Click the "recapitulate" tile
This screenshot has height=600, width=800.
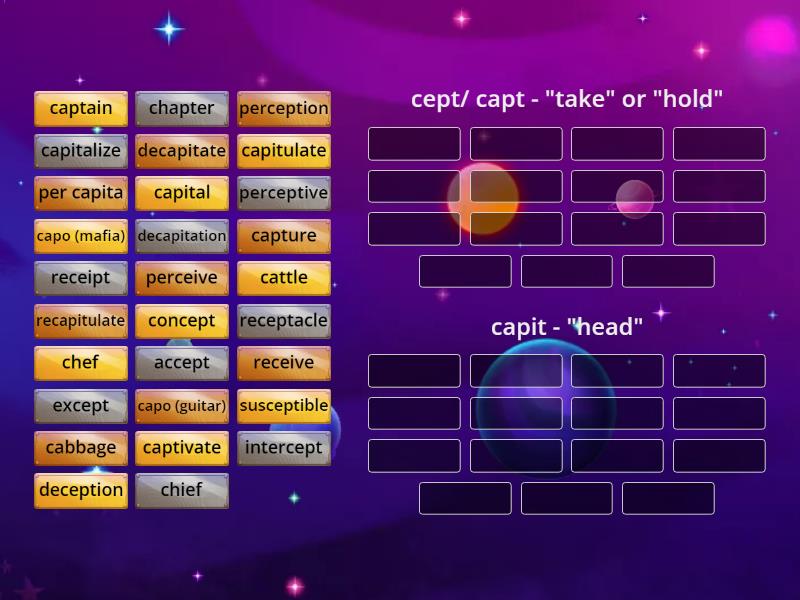(x=81, y=321)
